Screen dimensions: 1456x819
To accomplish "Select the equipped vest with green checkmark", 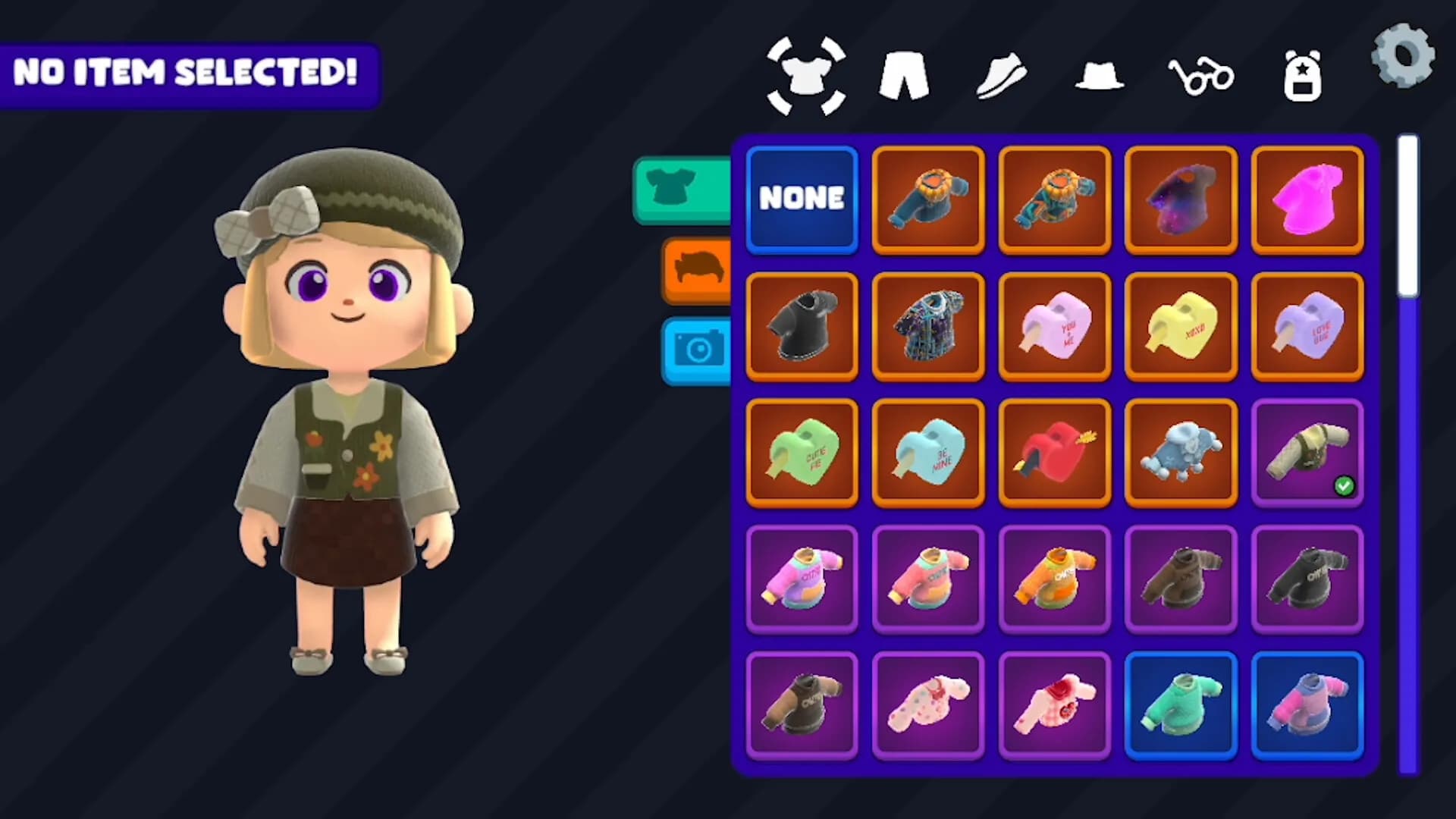I will click(x=1307, y=452).
